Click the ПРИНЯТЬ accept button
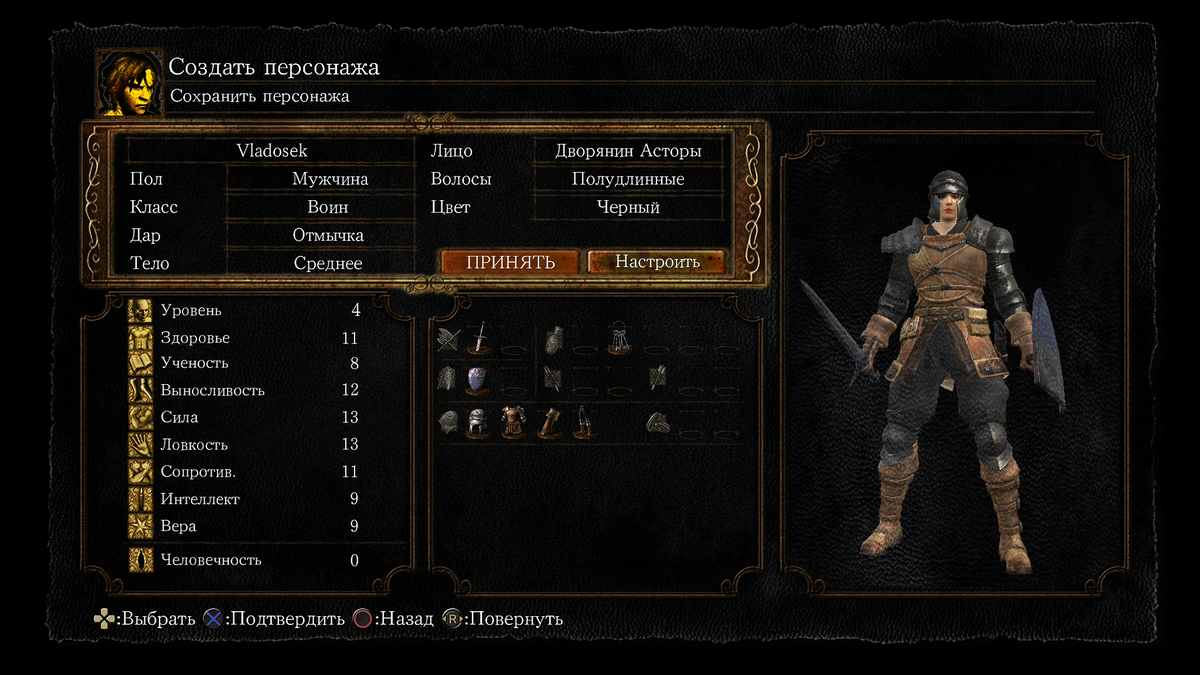 [x=510, y=262]
